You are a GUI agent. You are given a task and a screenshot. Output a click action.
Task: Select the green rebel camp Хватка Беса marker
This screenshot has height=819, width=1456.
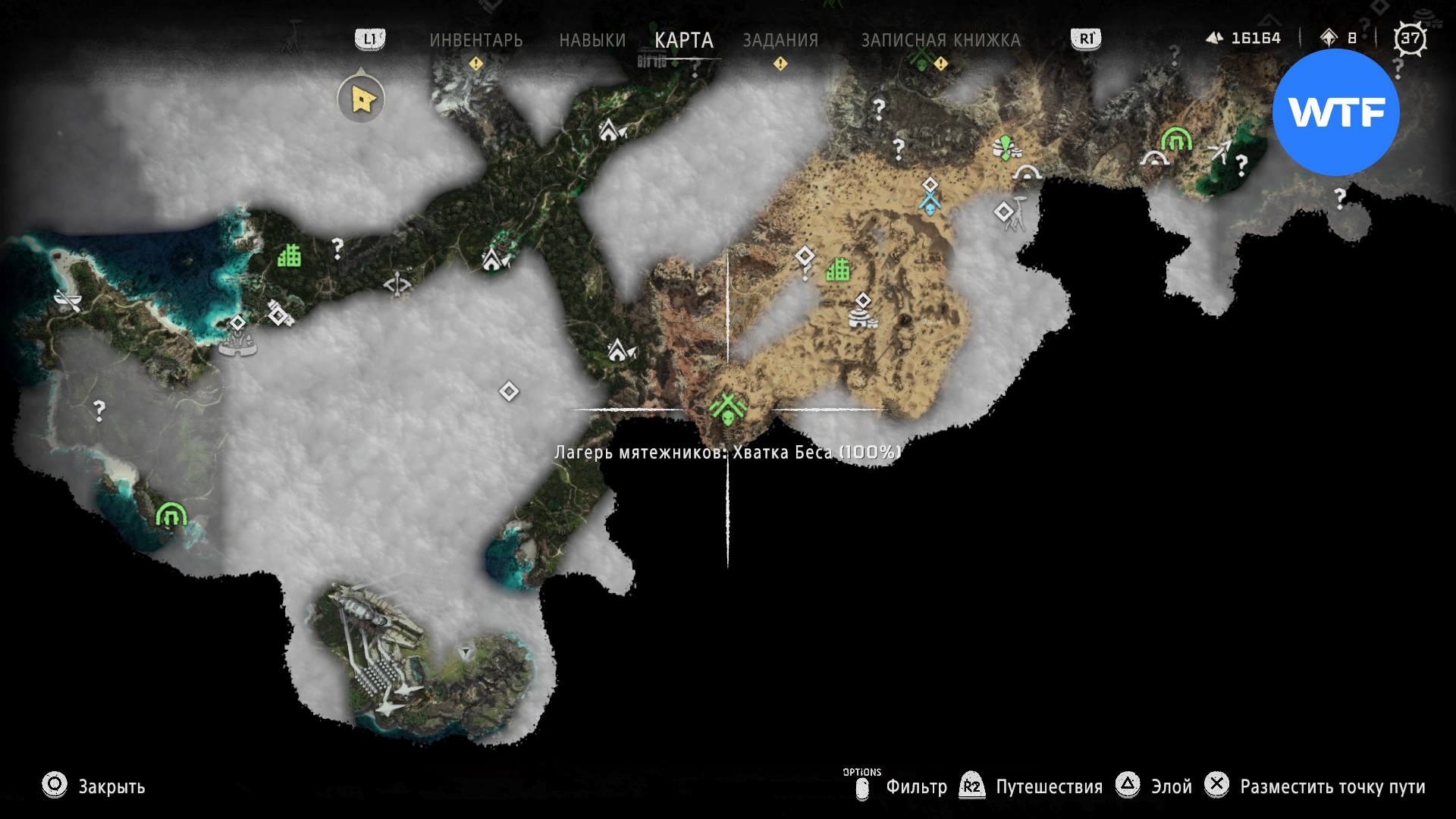[x=728, y=409]
